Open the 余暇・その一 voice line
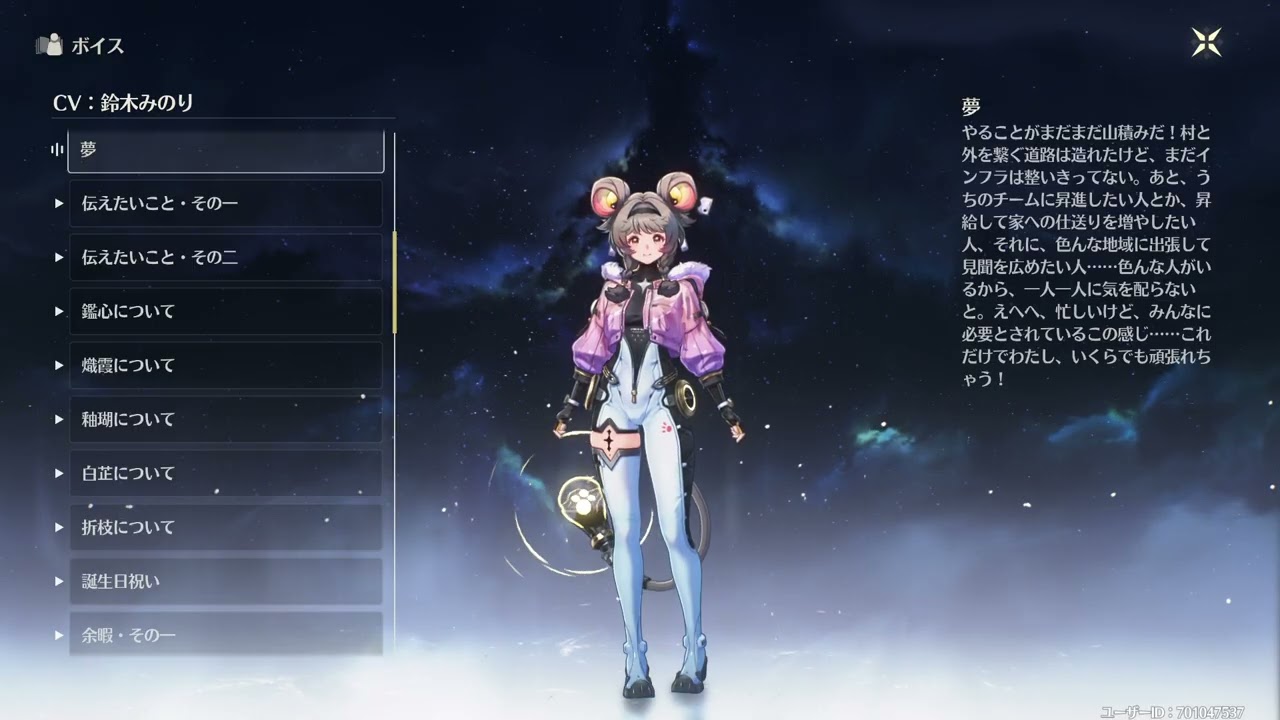 point(225,634)
